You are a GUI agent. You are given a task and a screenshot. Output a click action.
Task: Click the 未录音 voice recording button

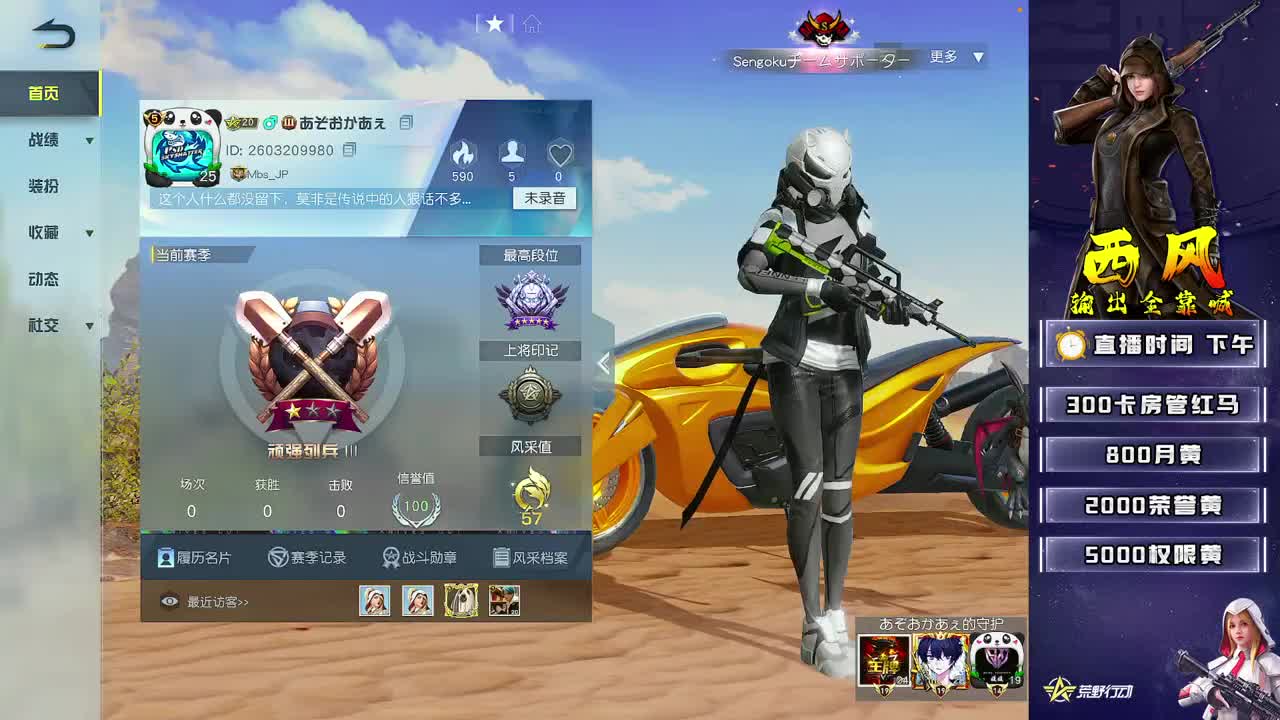546,199
